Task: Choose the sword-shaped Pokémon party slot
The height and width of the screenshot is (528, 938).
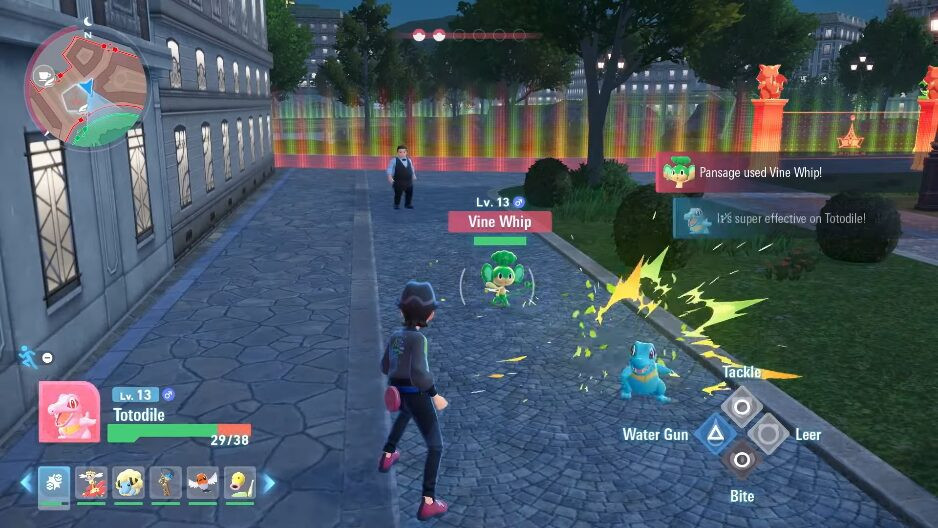Action: [x=165, y=484]
